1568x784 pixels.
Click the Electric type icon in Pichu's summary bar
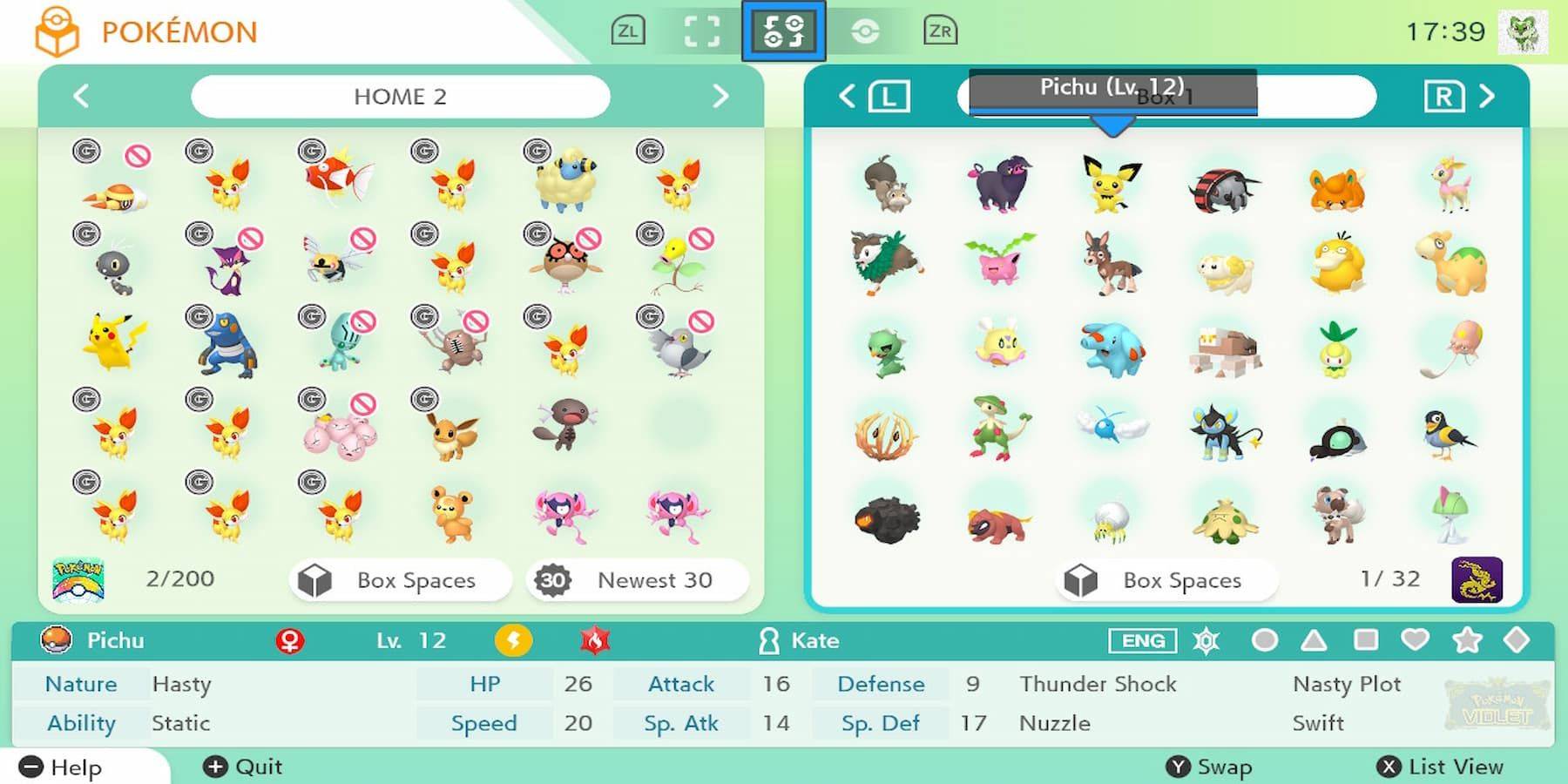point(514,640)
